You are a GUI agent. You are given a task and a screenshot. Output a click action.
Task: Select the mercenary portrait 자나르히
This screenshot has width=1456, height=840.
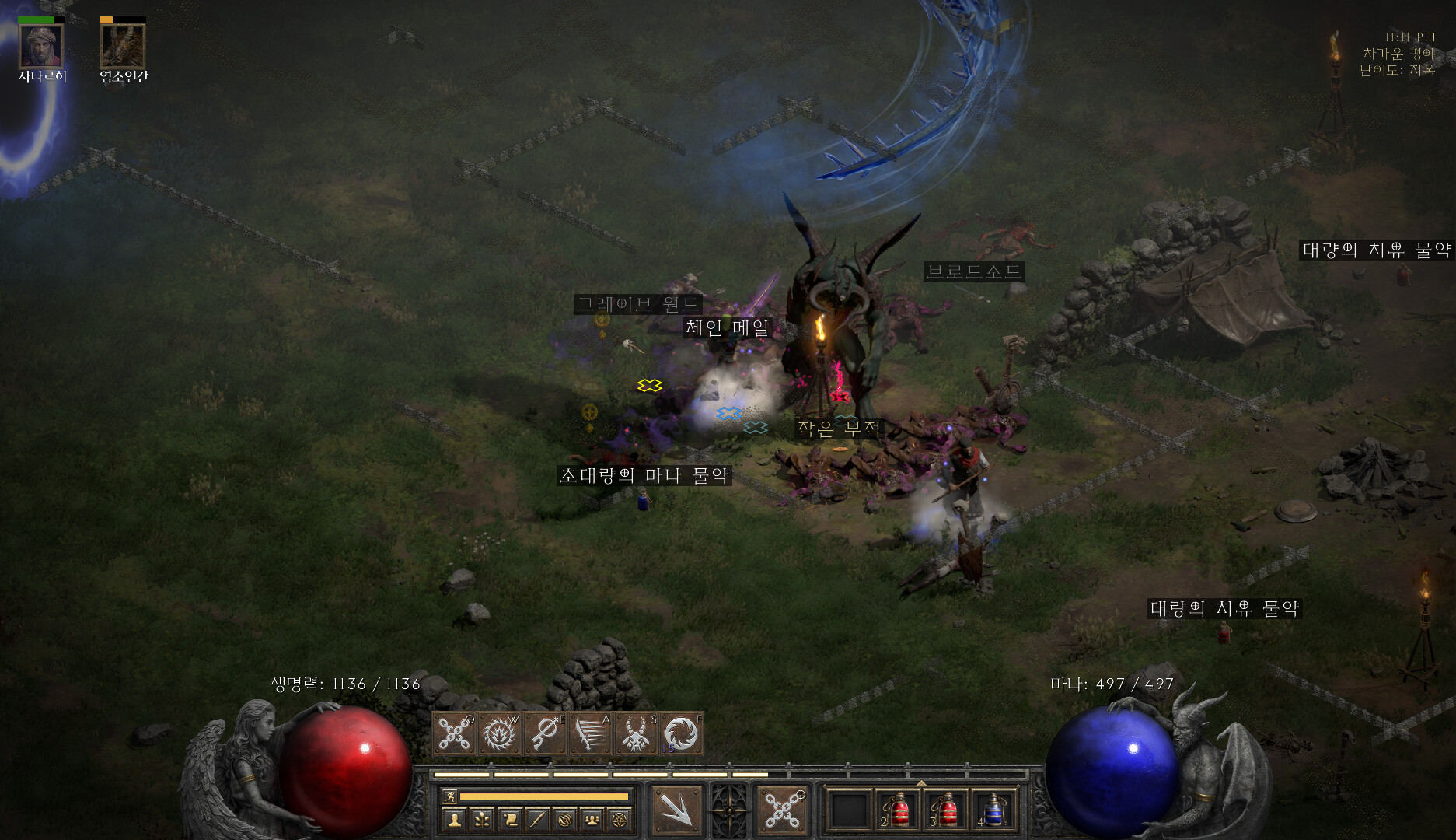pos(41,47)
